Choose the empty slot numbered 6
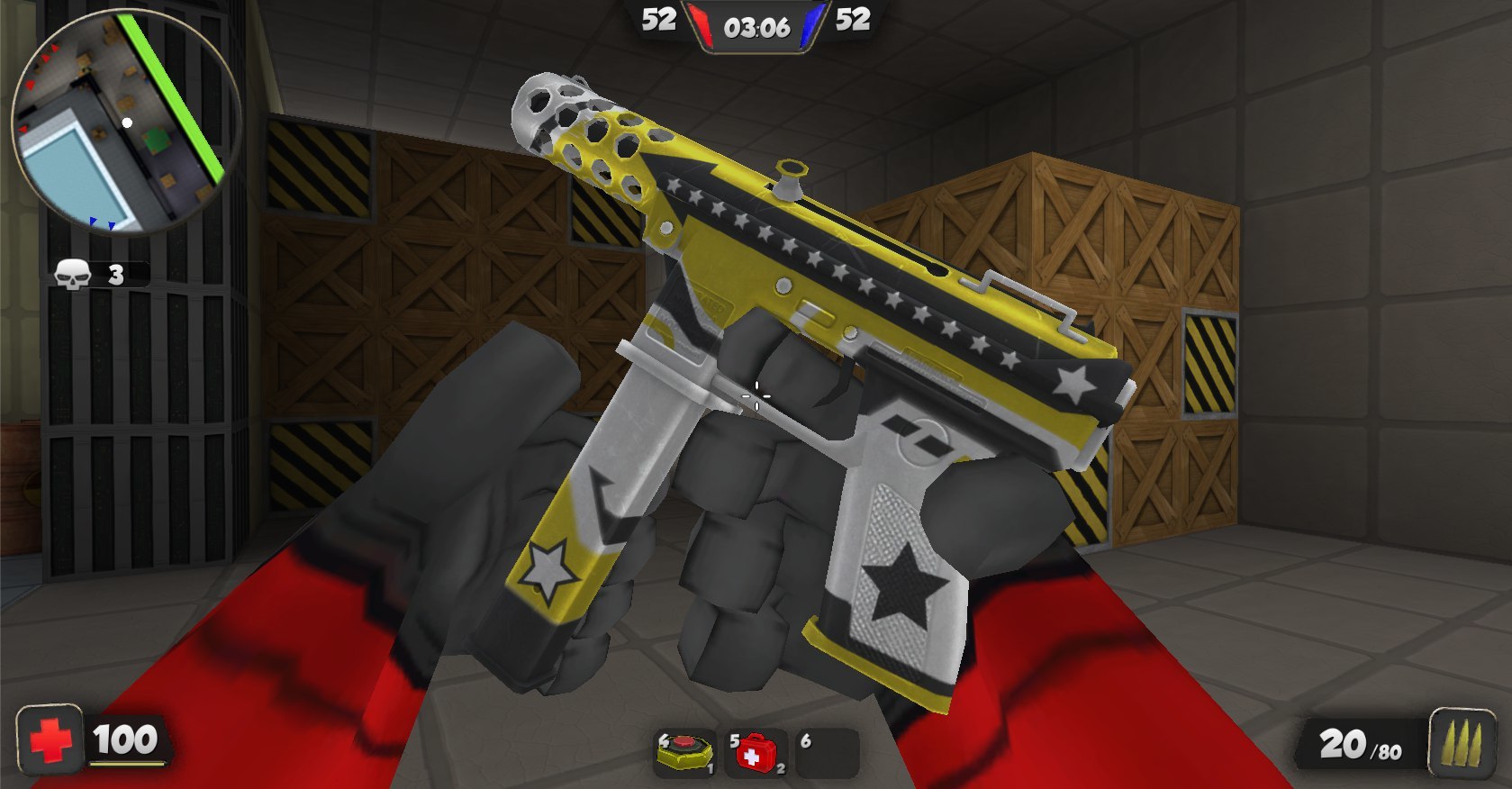The image size is (1512, 789). pyautogui.click(x=827, y=753)
